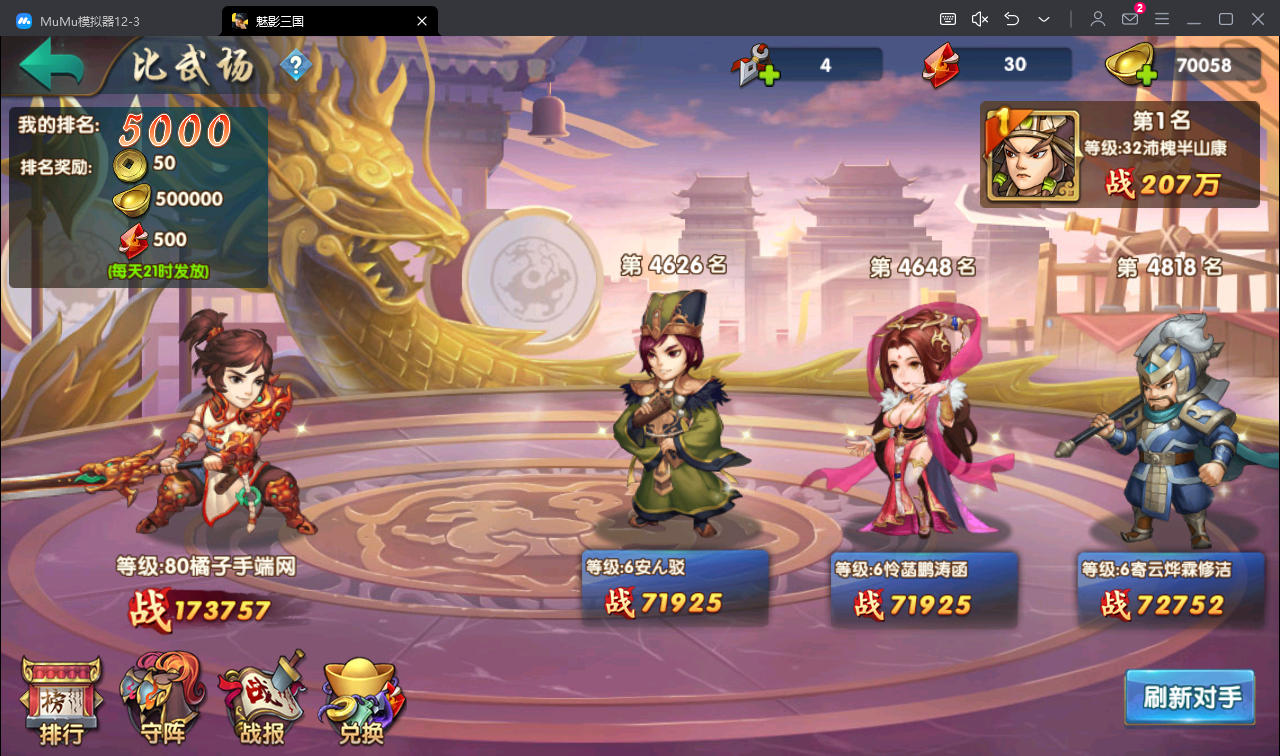Open the blue question mark help
Viewport: 1280px width, 756px height.
point(295,67)
